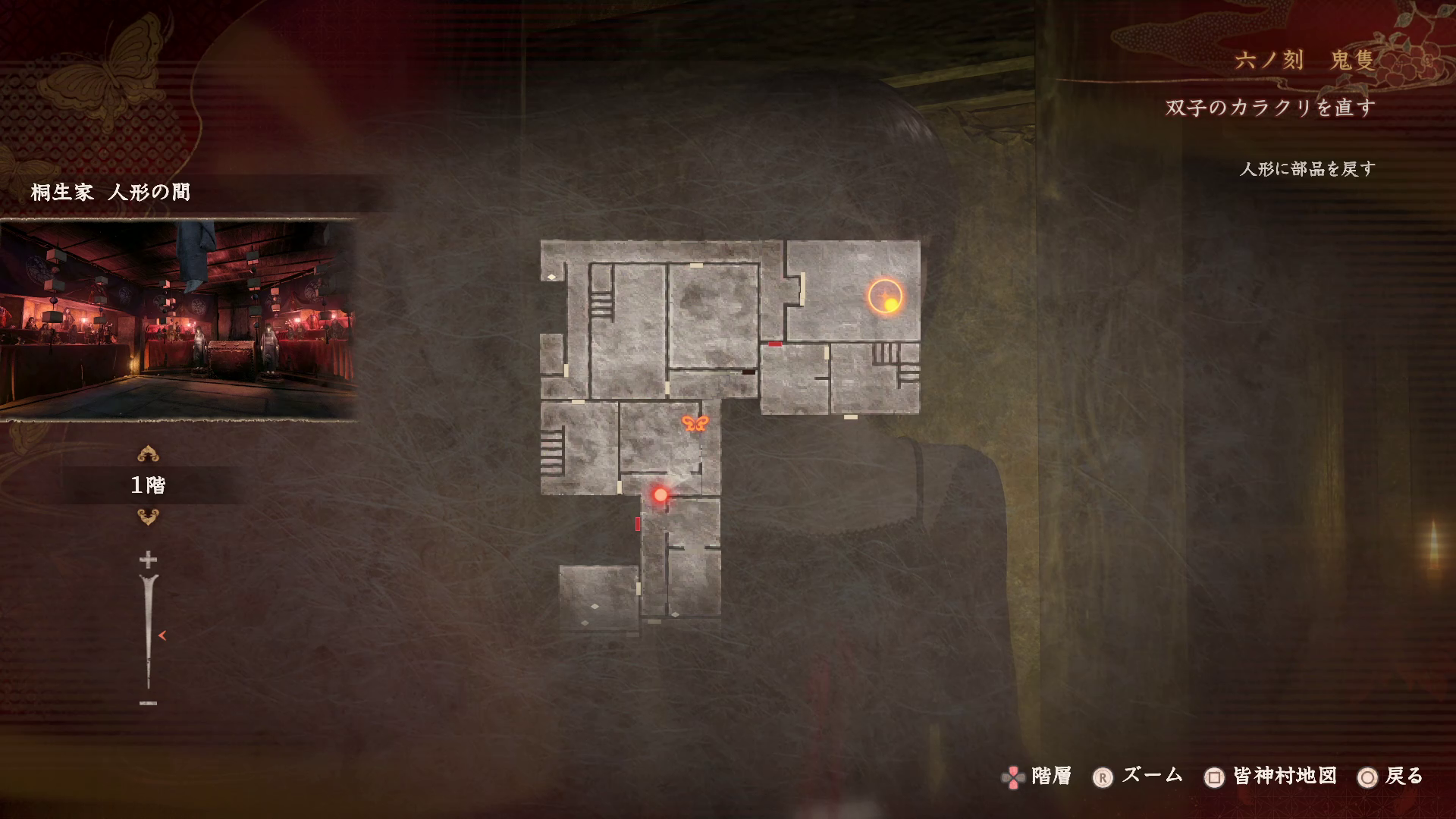1456x819 pixels.
Task: Open the 人形の間 room preview image
Action: [178, 320]
